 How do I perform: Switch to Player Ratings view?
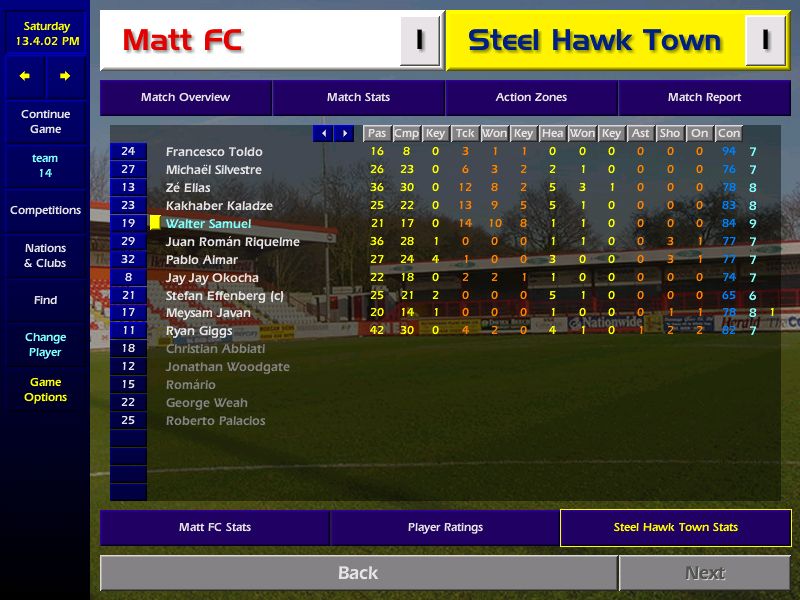coord(445,527)
